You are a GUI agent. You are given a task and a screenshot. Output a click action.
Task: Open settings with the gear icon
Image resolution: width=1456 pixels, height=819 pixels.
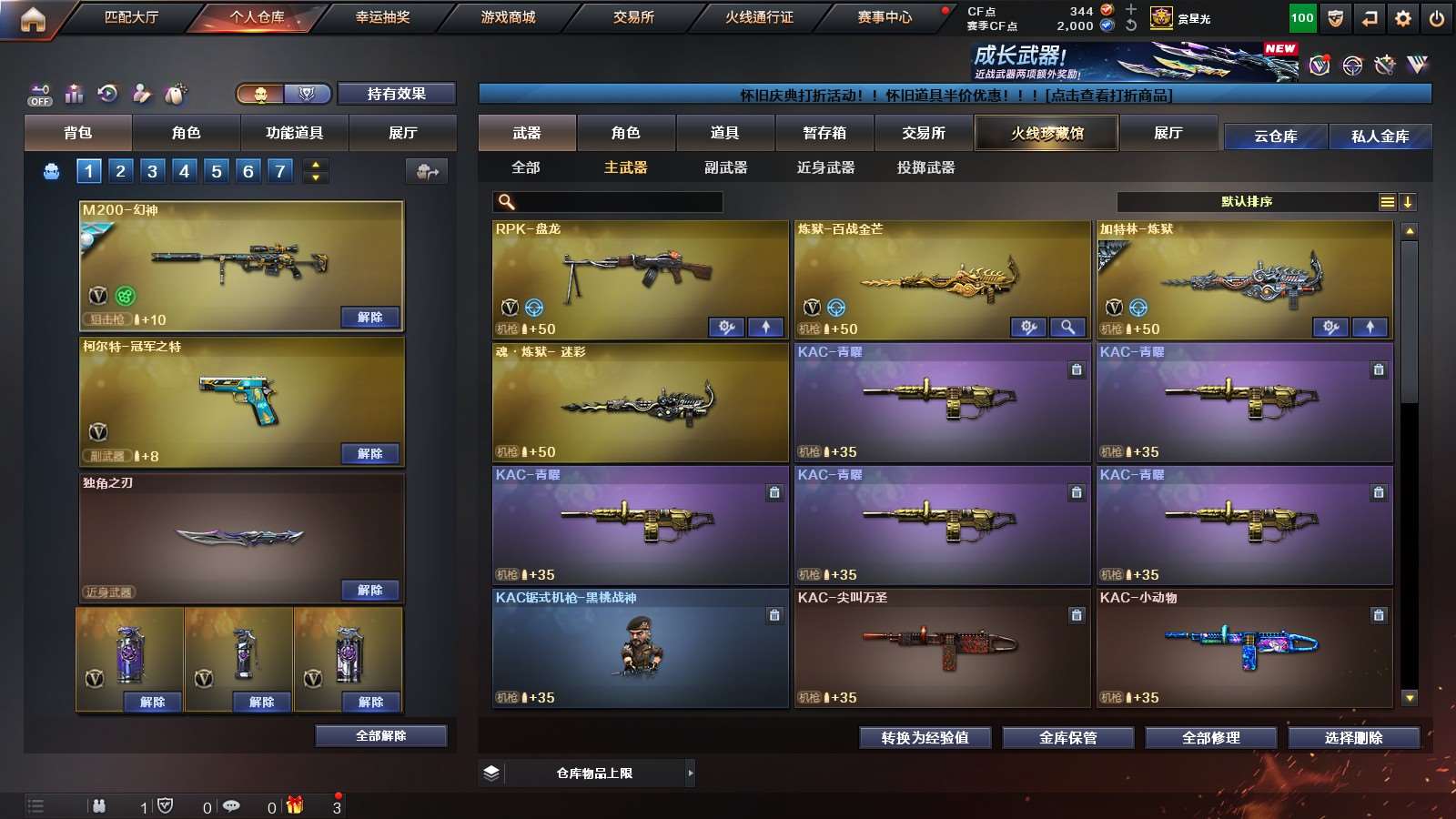[1403, 18]
